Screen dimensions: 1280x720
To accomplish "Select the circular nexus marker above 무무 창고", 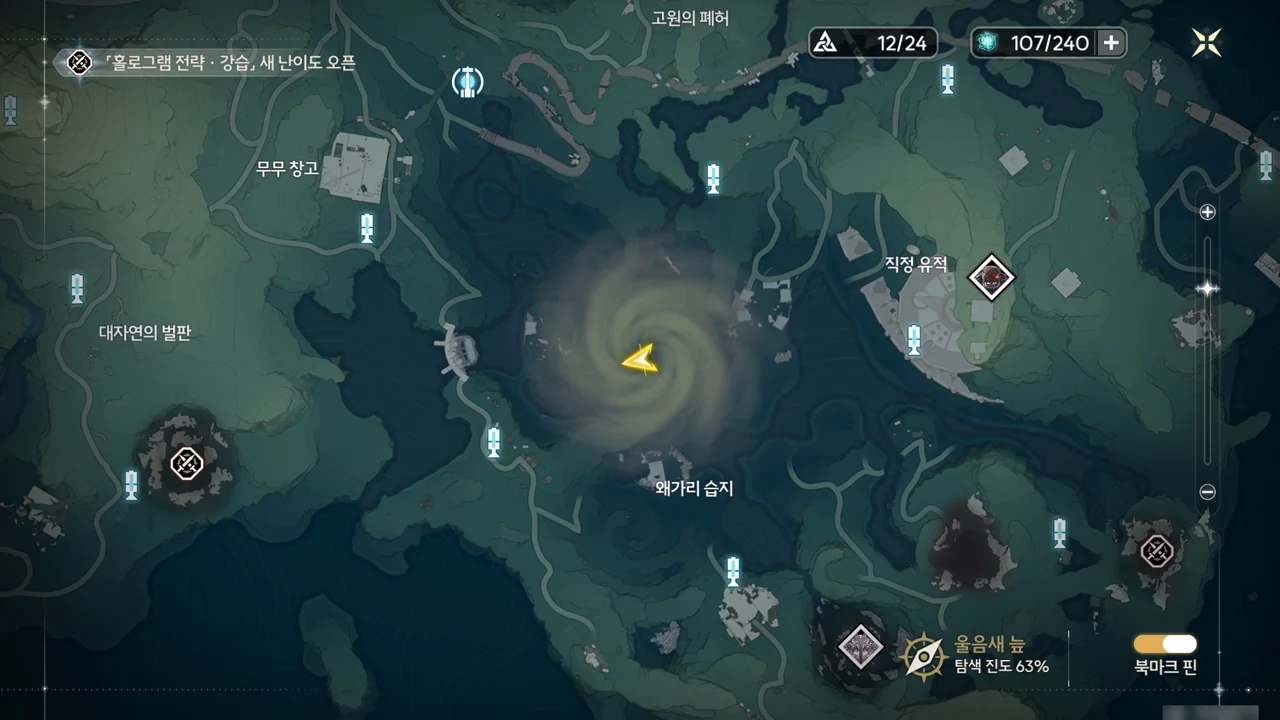I will (x=467, y=81).
